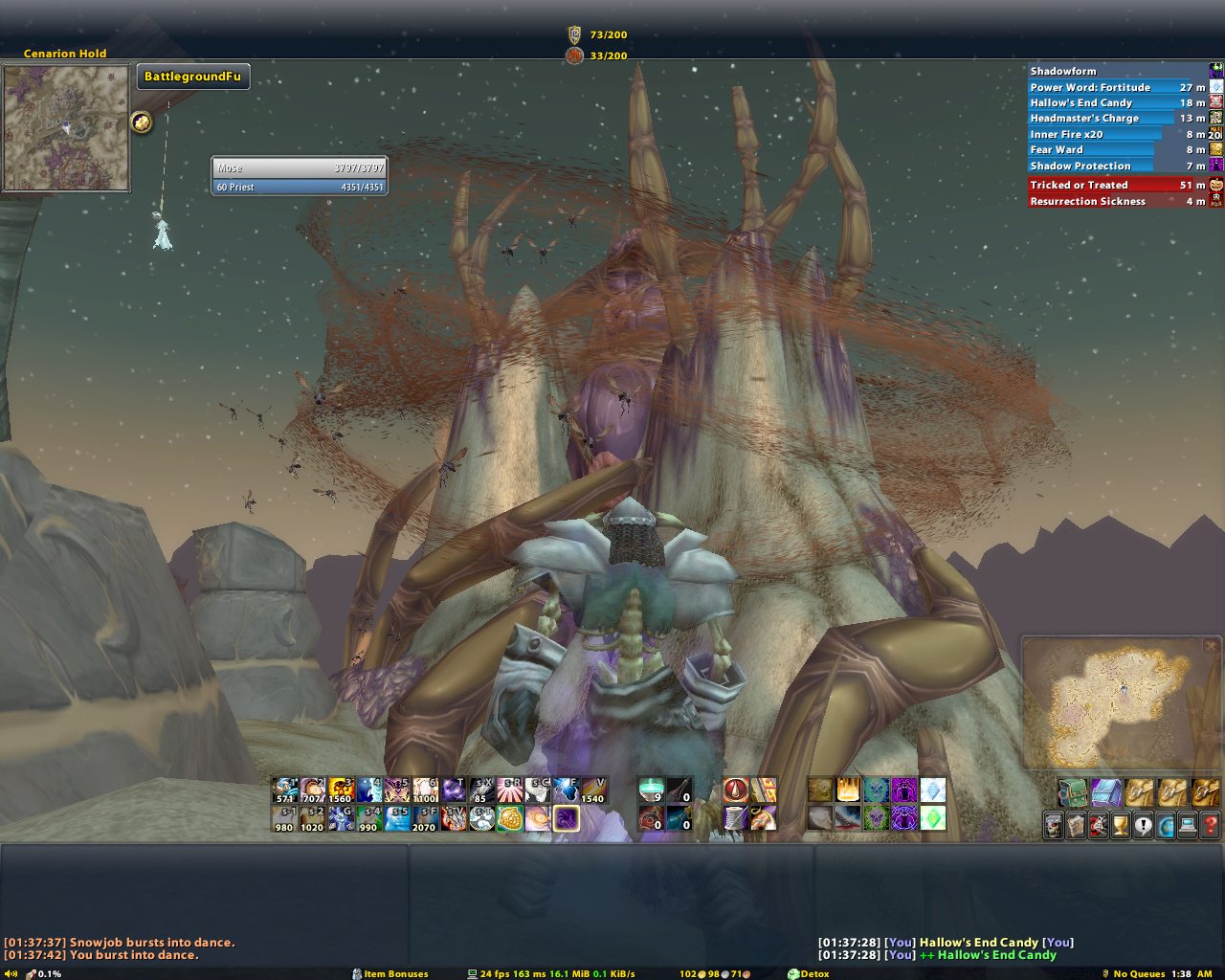Click the gold tracking button beside minimap
The image size is (1225, 980).
click(142, 122)
